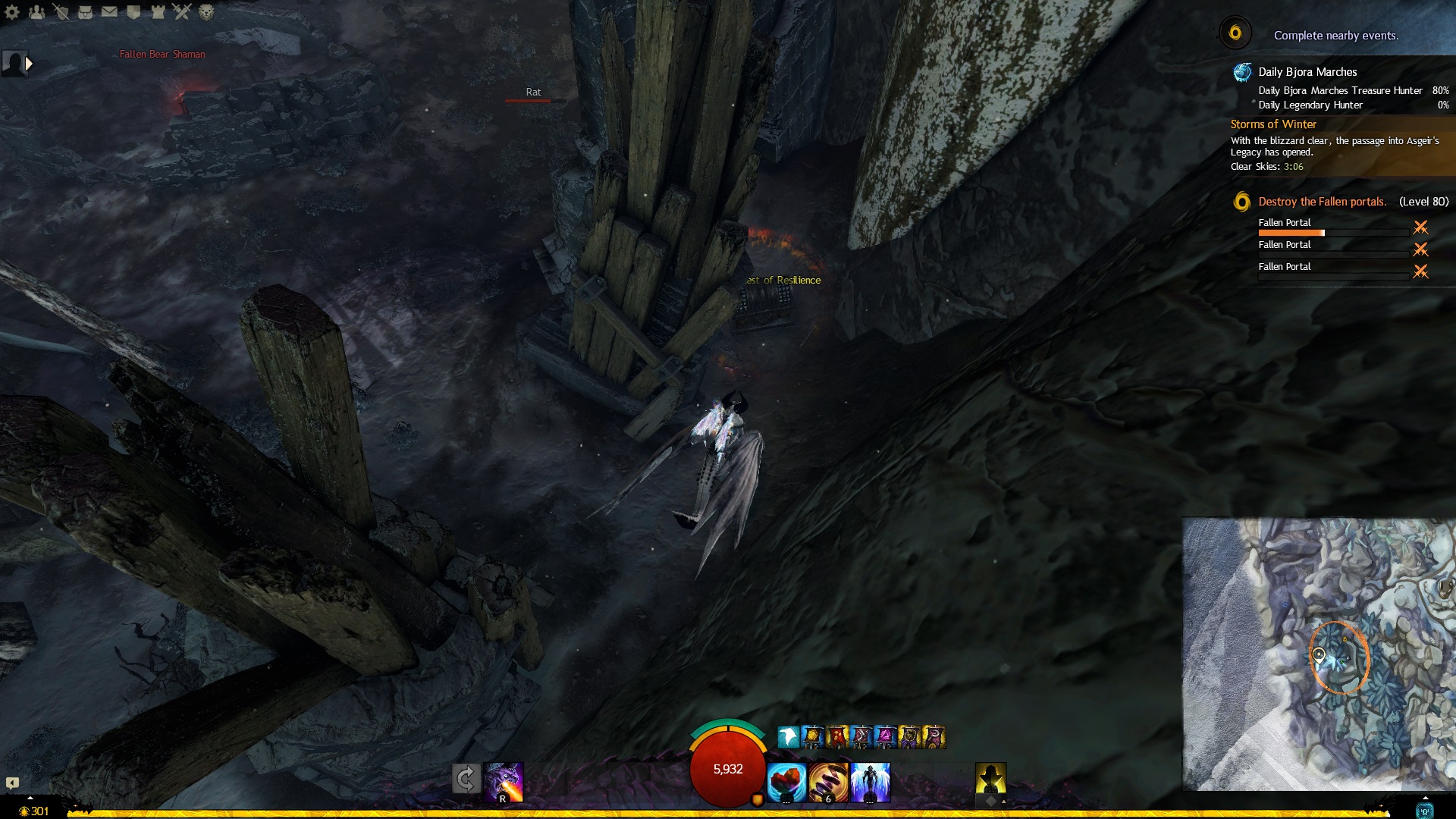This screenshot has width=1456, height=819.
Task: Open the guild shield panel
Action: (x=133, y=12)
